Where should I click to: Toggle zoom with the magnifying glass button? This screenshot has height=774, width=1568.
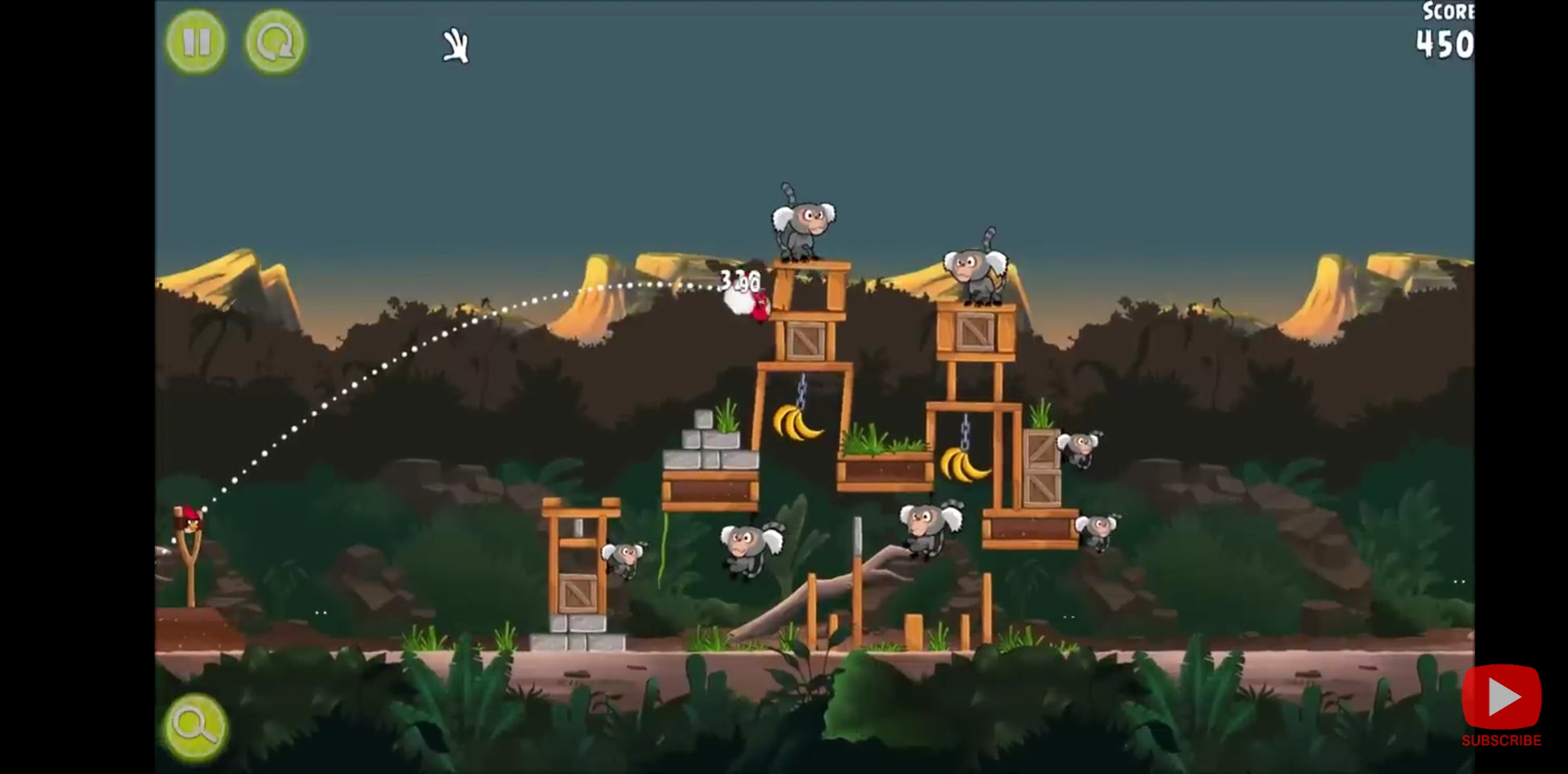tap(195, 726)
